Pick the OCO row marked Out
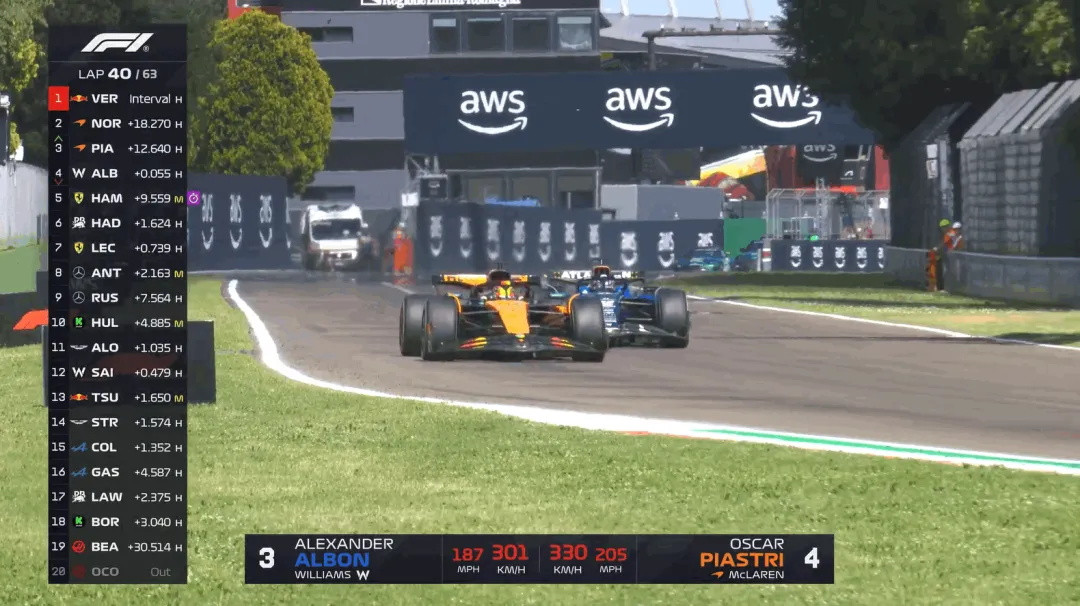1080x606 pixels. (x=117, y=572)
